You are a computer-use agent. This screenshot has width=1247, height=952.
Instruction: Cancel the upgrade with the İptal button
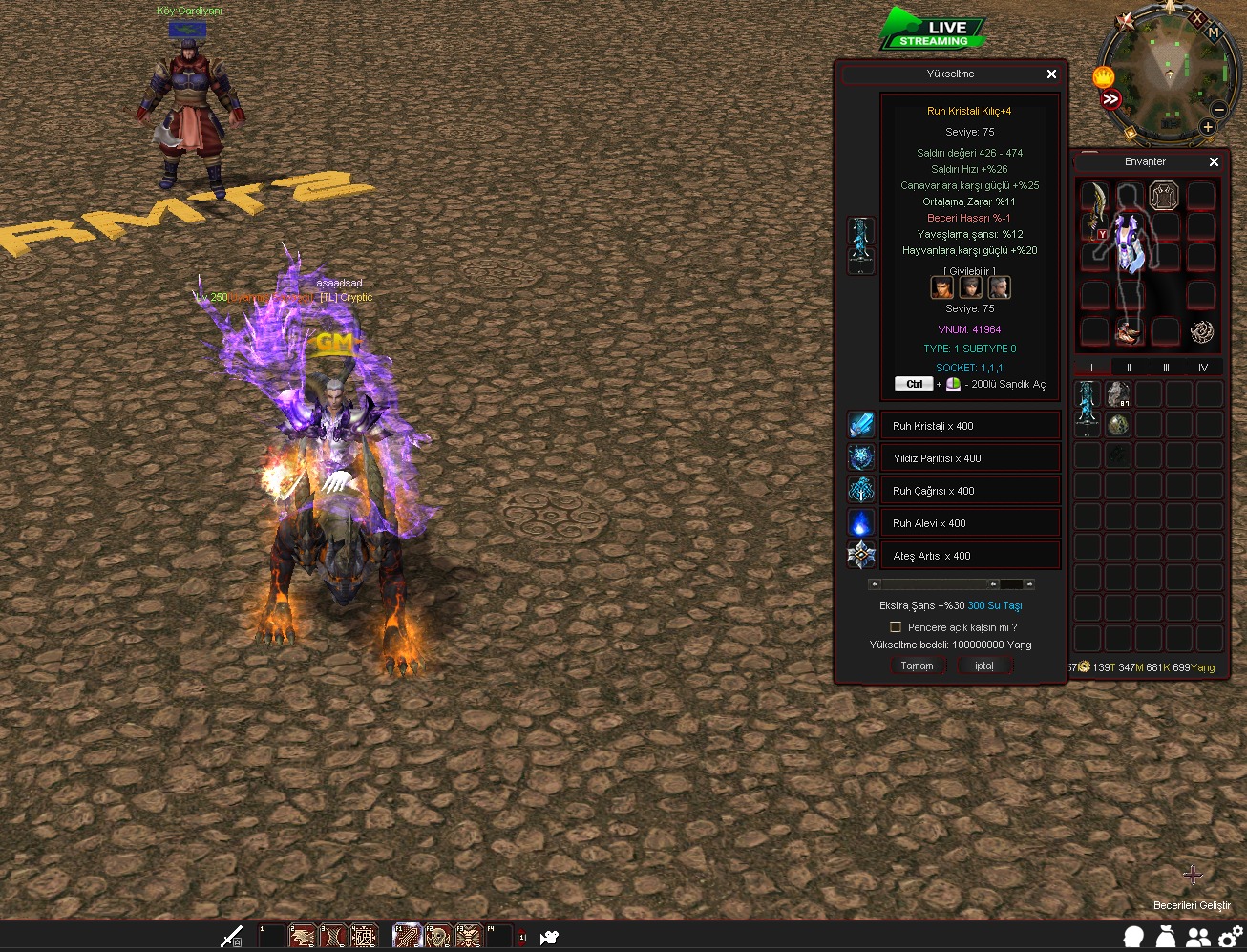point(984,666)
